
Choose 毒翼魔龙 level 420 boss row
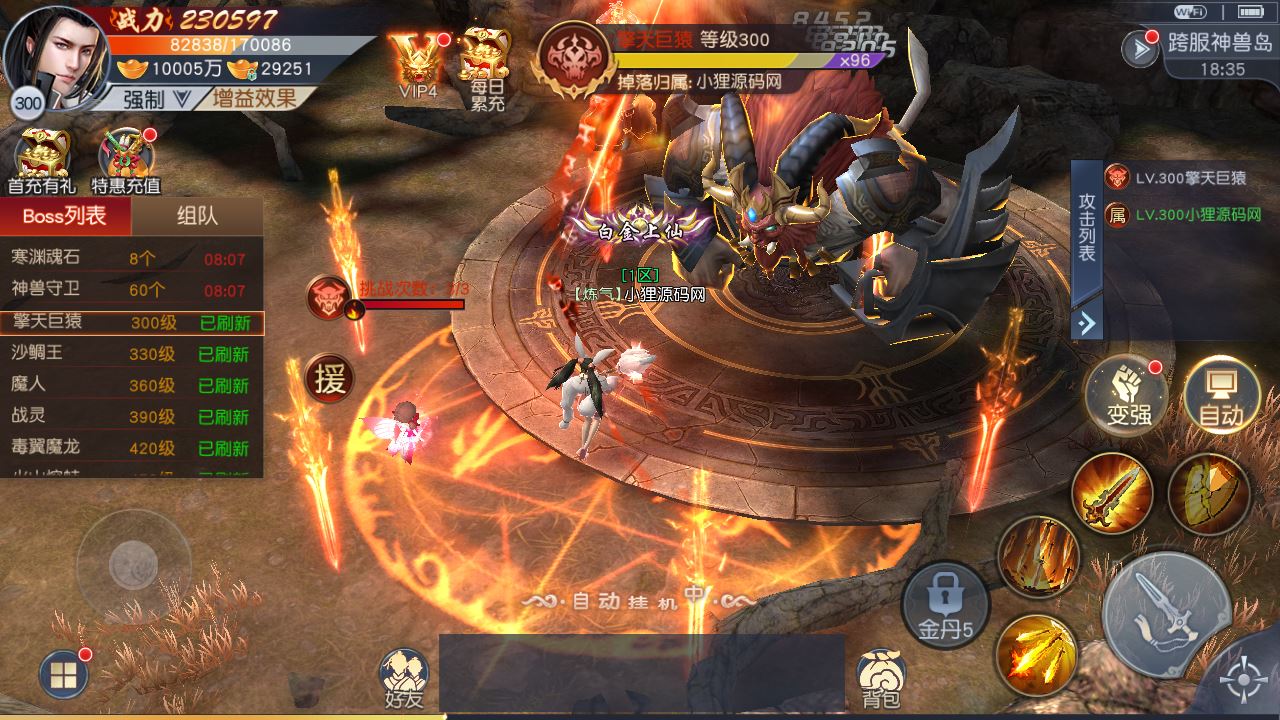click(x=131, y=447)
